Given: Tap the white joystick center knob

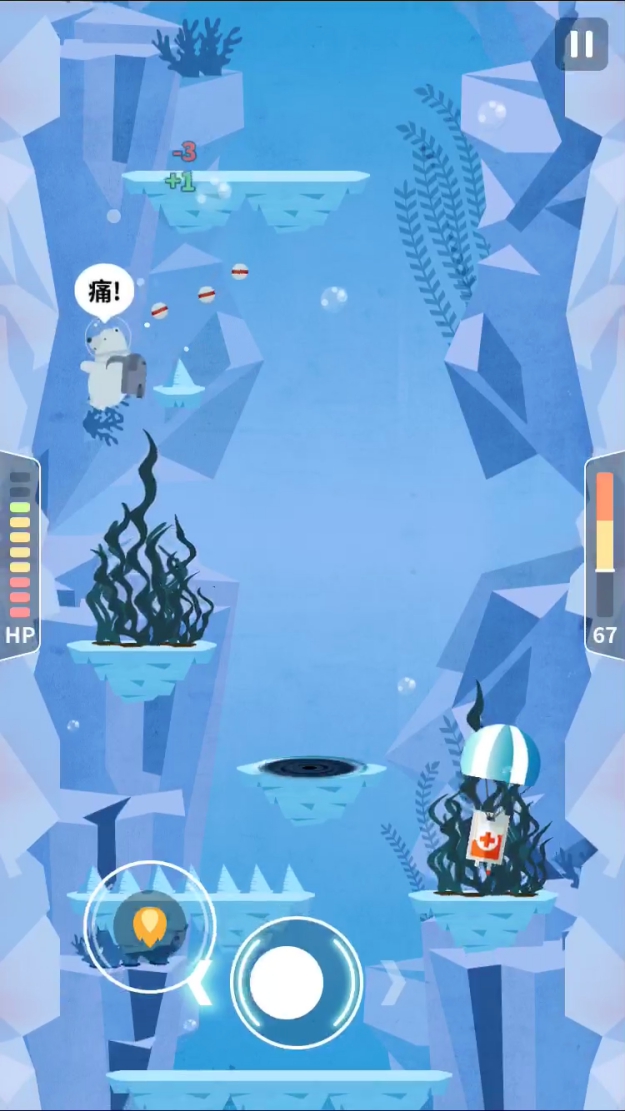Looking at the screenshot, I should (287, 982).
